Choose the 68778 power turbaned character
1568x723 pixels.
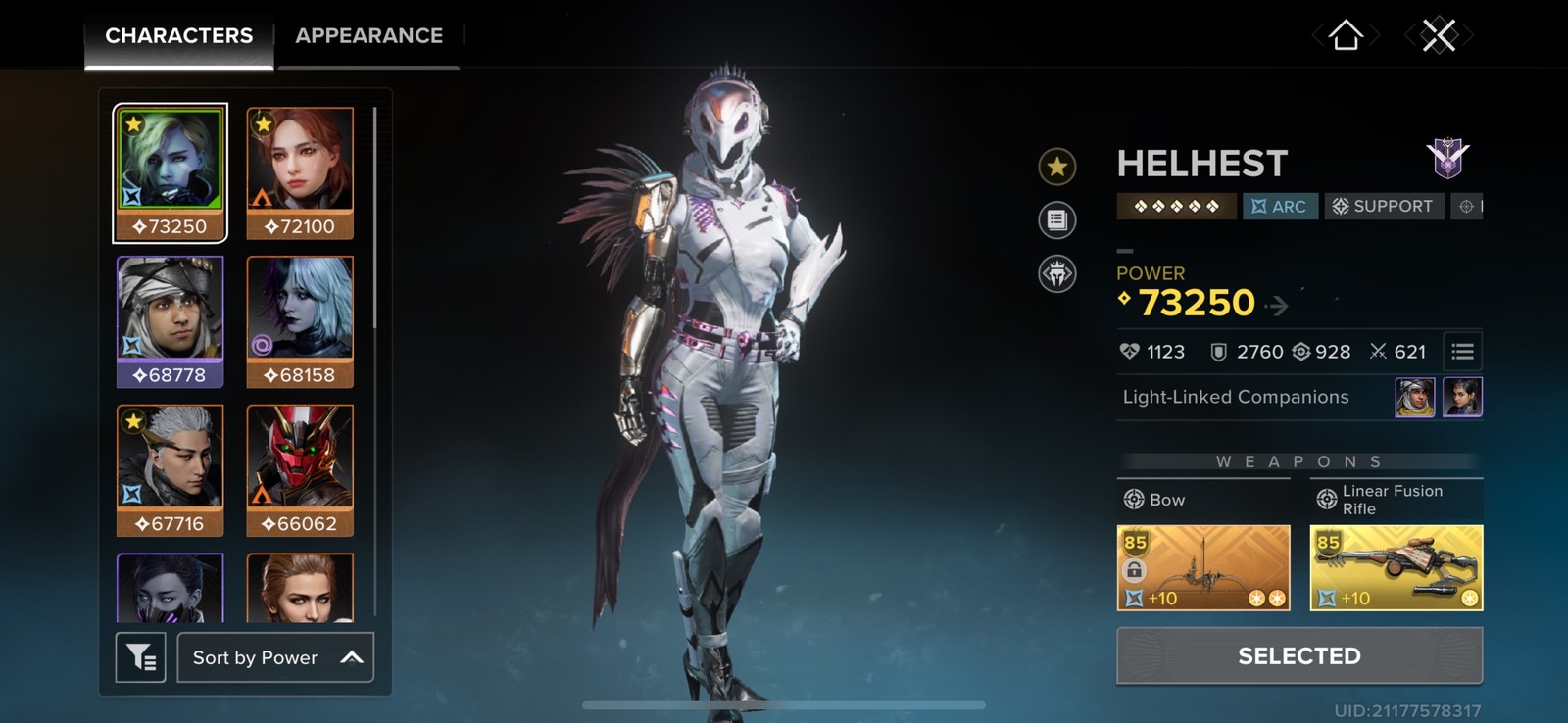[x=170, y=321]
